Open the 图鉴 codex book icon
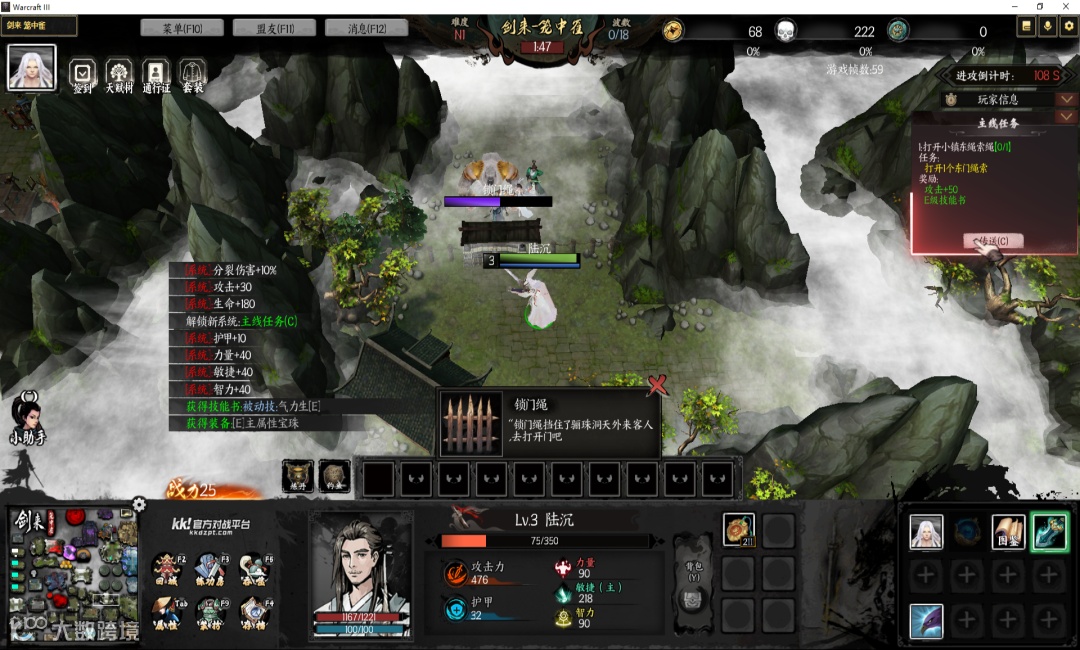This screenshot has width=1080, height=650. point(1008,531)
